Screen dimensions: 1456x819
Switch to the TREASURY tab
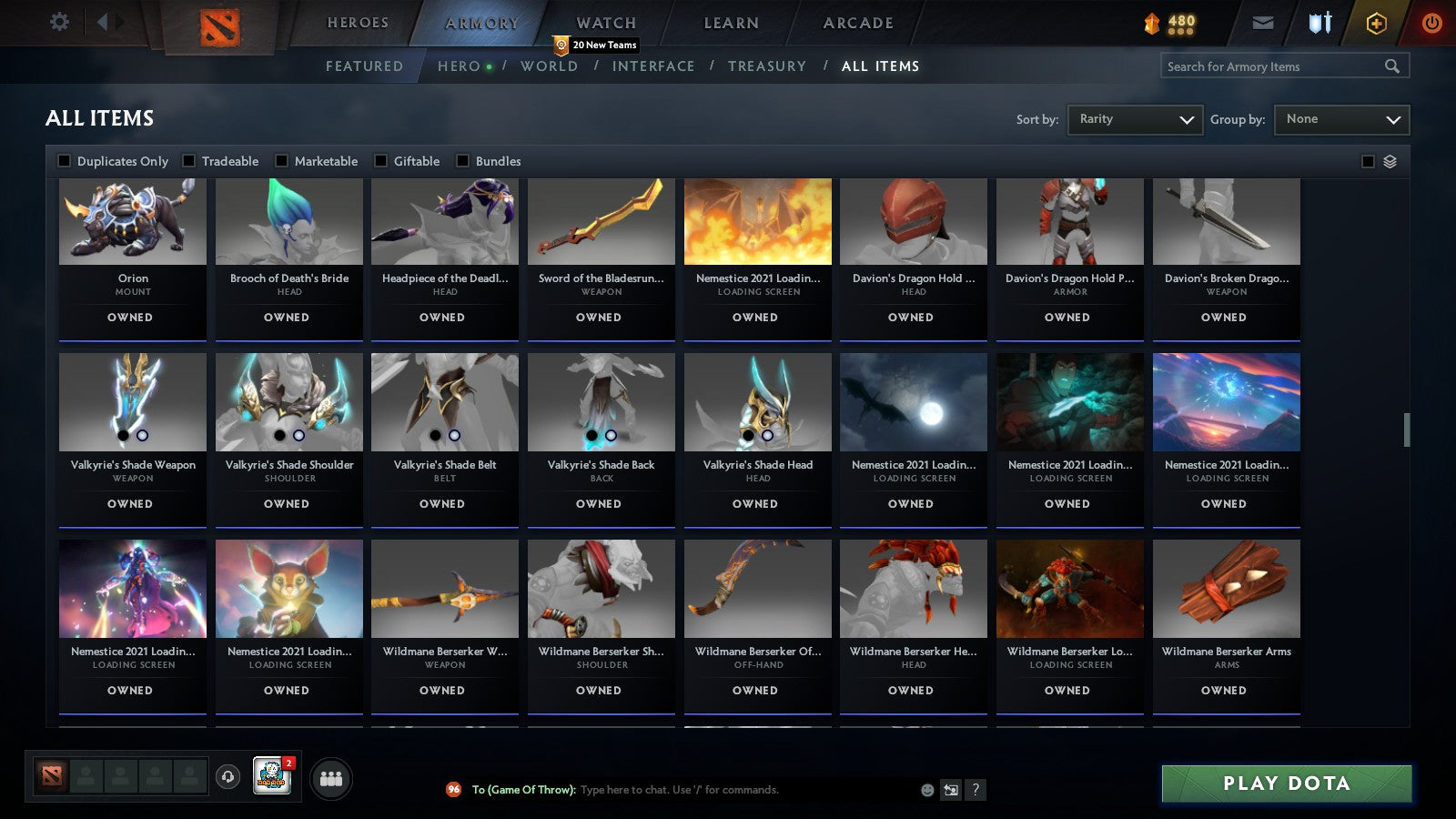(768, 66)
